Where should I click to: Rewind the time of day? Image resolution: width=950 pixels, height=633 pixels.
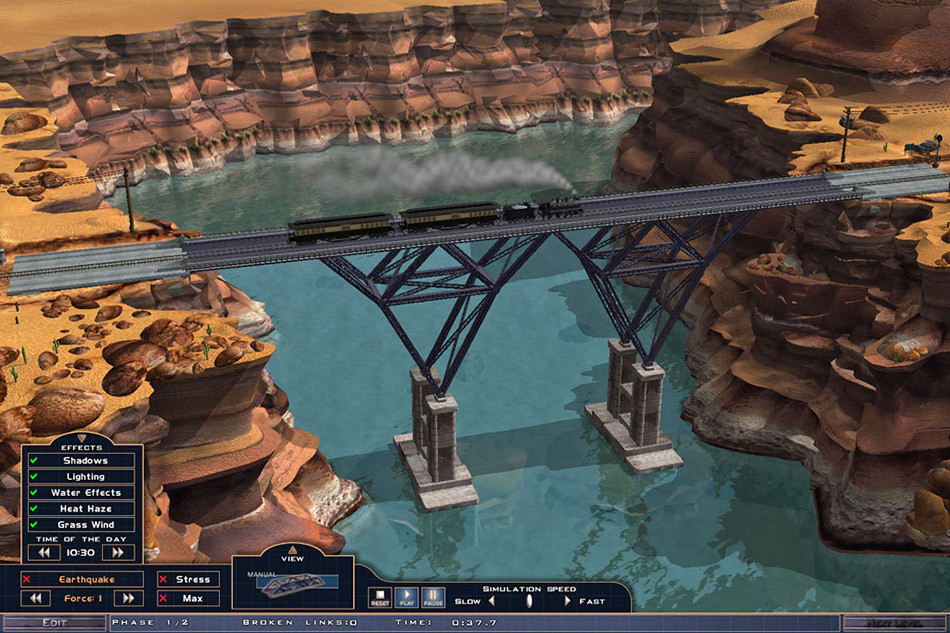tap(44, 552)
